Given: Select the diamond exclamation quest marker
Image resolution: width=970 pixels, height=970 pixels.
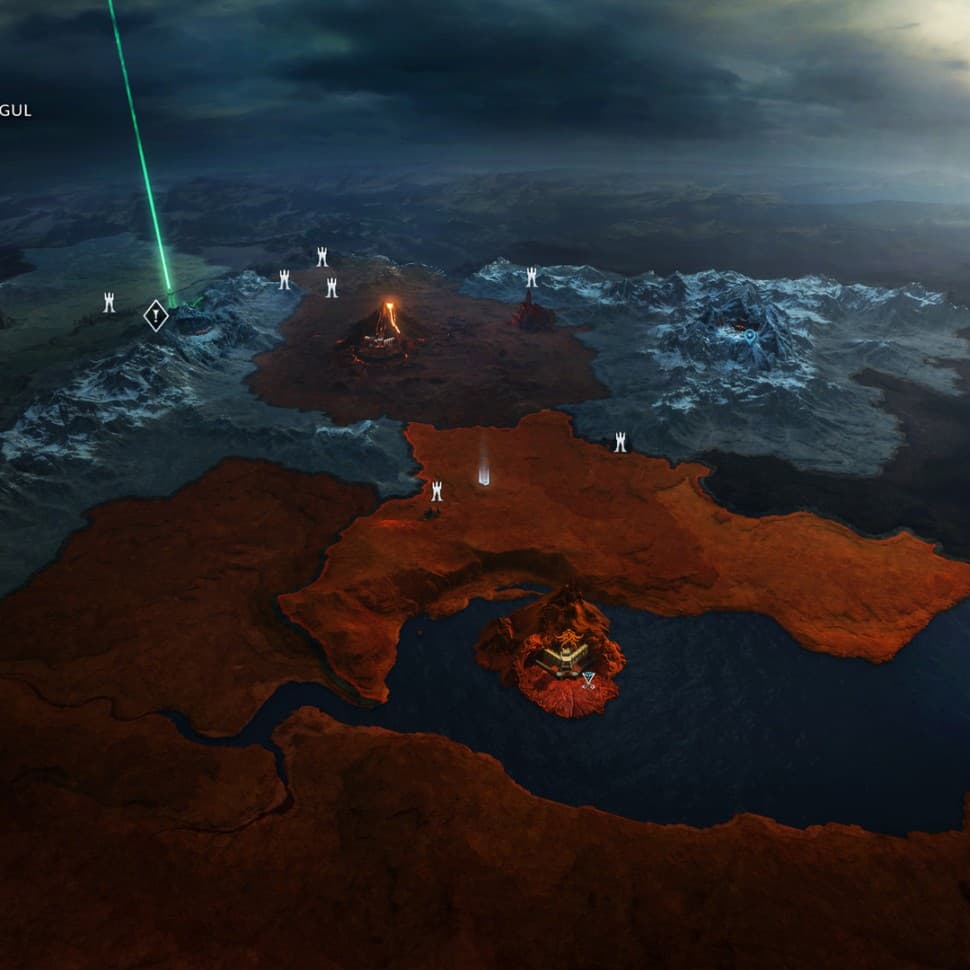Looking at the screenshot, I should coord(155,316).
